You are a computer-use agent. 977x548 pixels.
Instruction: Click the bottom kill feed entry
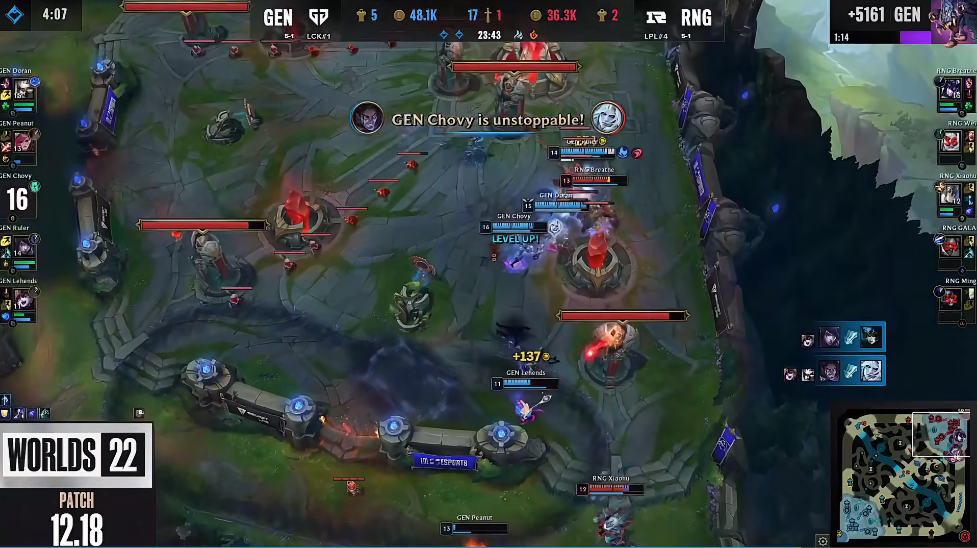click(x=834, y=371)
